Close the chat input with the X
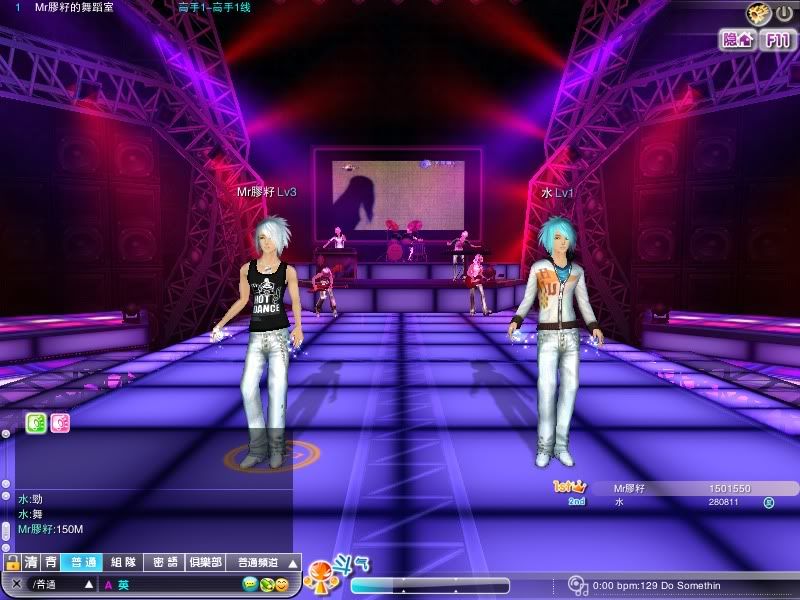The width and height of the screenshot is (800, 600). coord(16,584)
